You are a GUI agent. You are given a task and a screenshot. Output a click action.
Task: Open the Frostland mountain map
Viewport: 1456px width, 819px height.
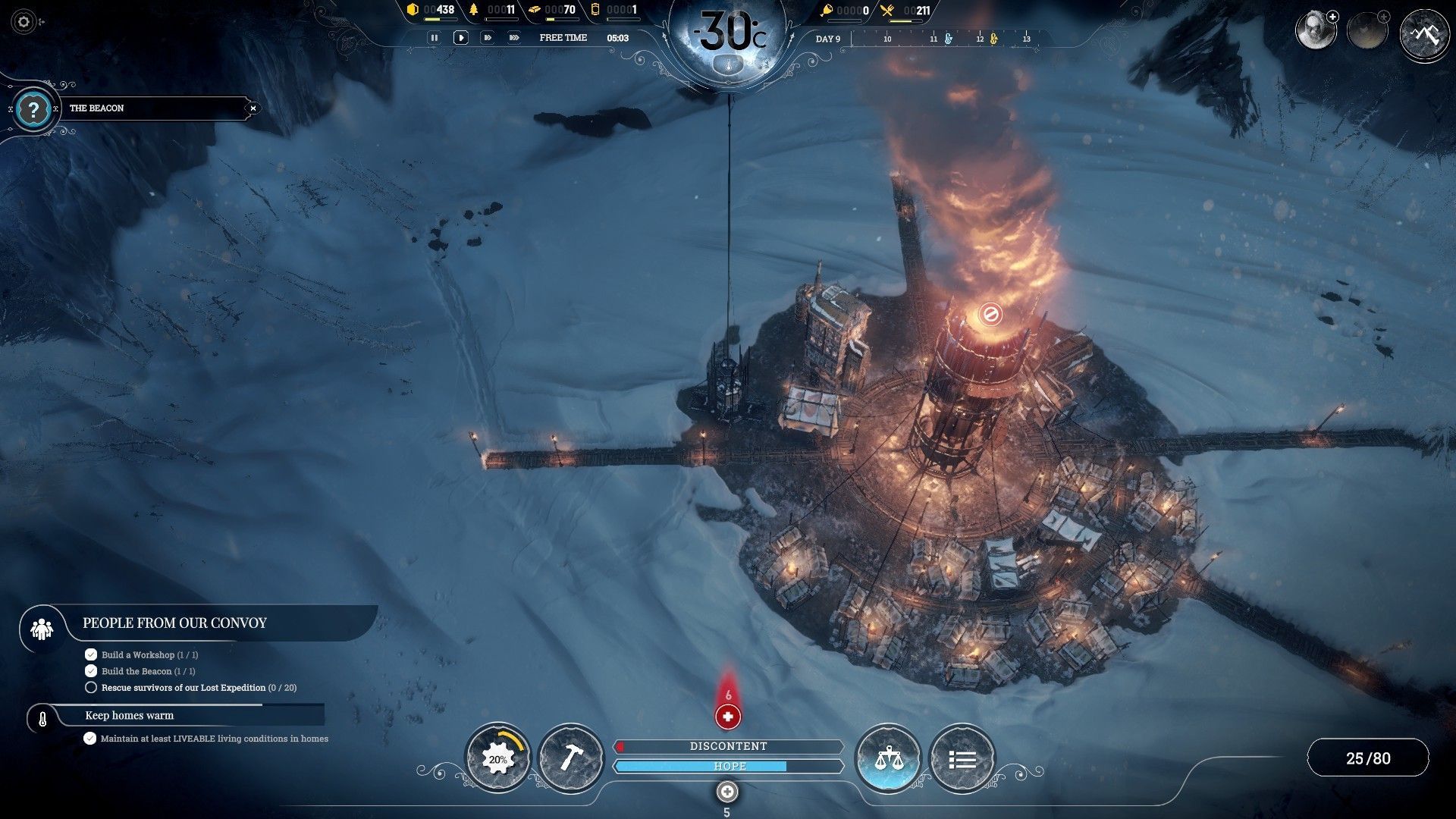(1424, 33)
